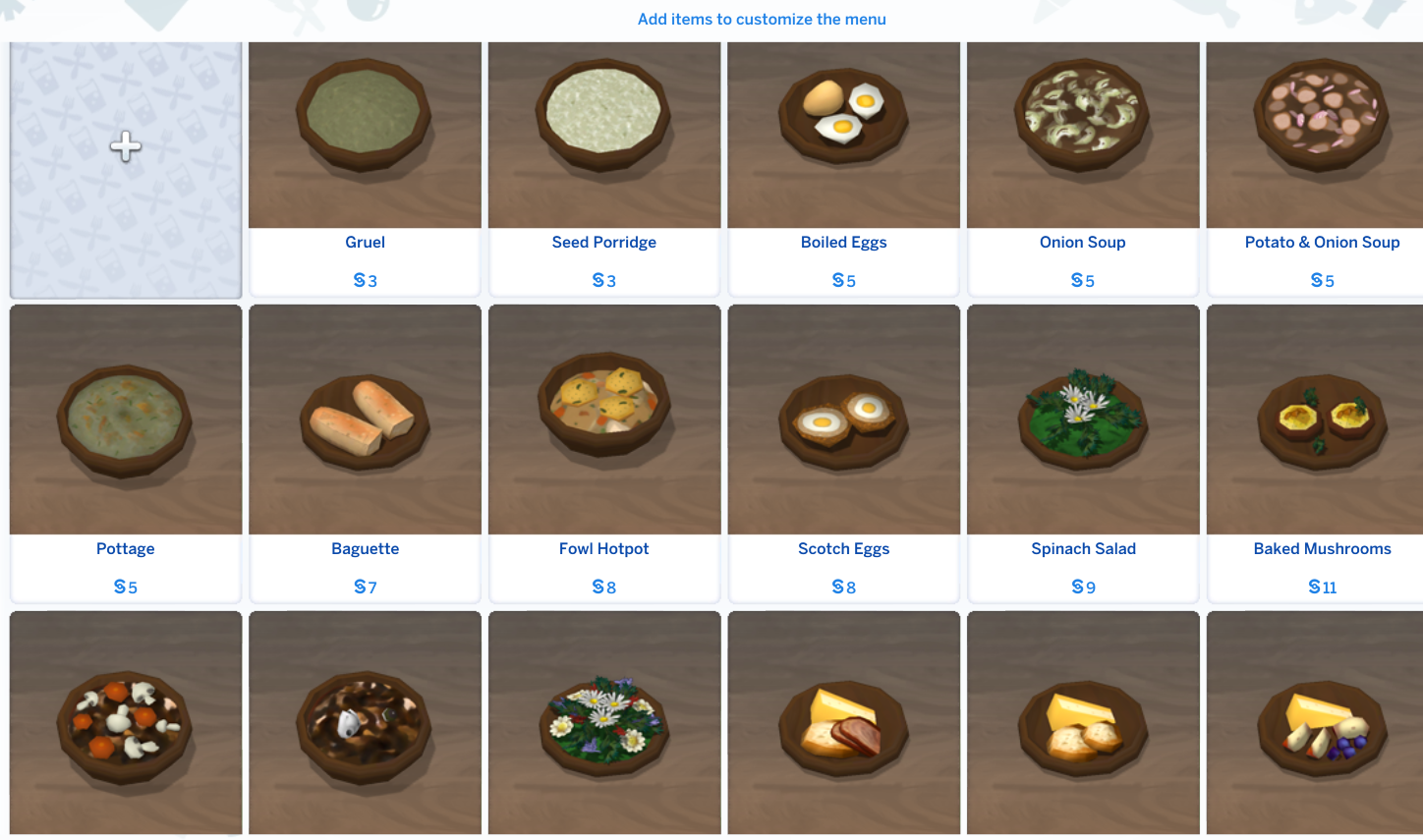Click the price label under Spinach Salad
Viewport: 1423px width, 840px height.
click(x=1082, y=586)
